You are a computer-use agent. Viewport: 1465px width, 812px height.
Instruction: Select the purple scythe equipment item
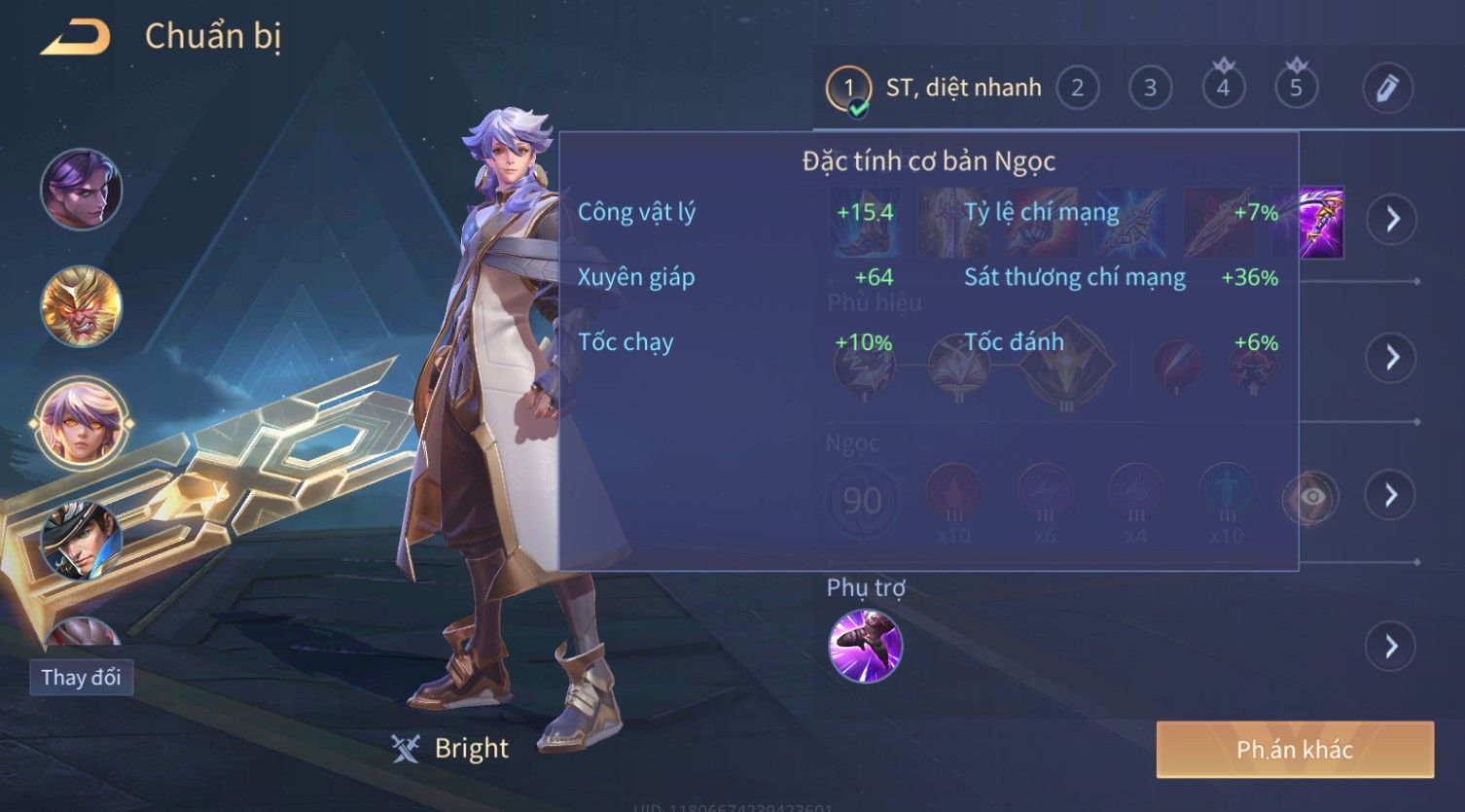1321,223
